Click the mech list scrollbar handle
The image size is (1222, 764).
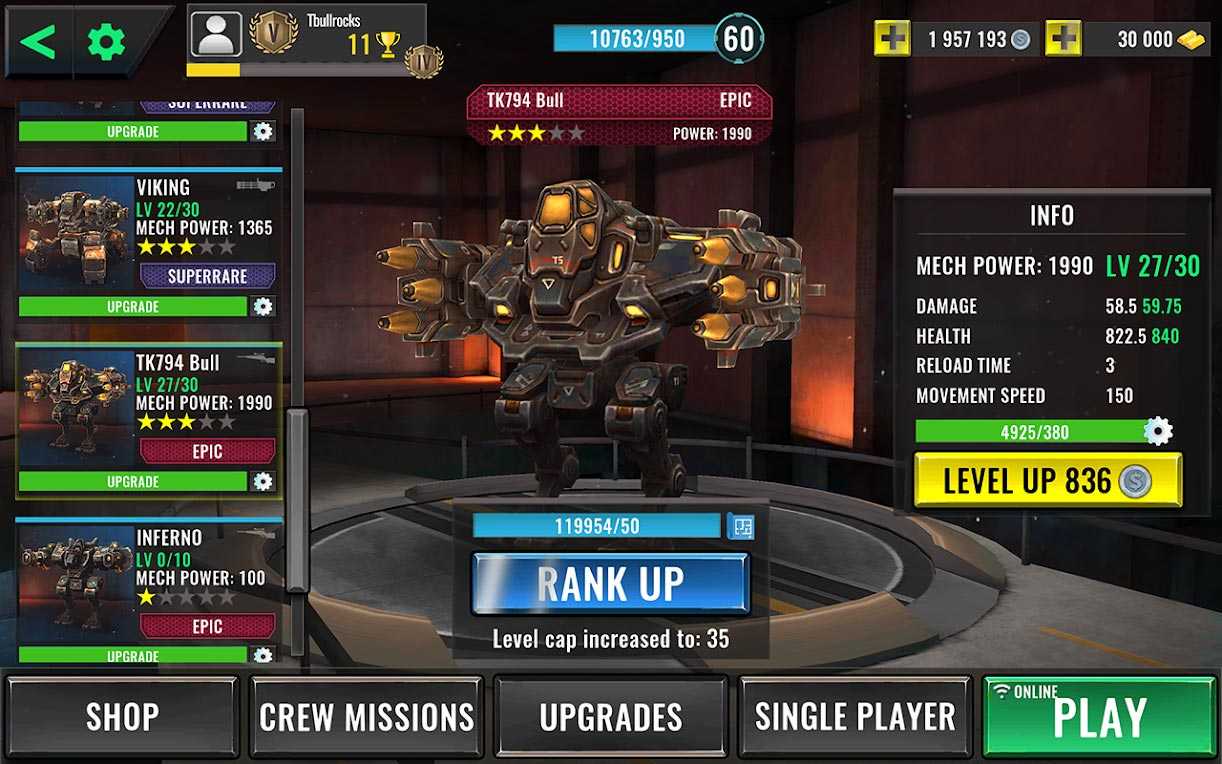pyautogui.click(x=298, y=500)
